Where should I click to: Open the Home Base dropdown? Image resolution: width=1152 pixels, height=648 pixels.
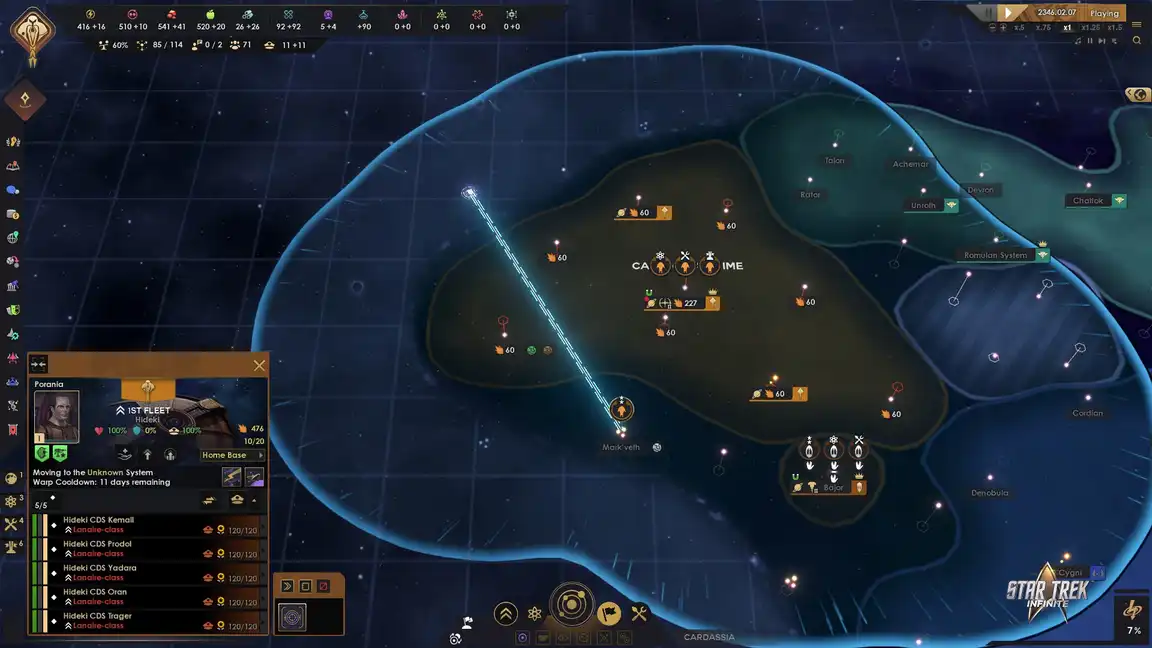[x=233, y=455]
